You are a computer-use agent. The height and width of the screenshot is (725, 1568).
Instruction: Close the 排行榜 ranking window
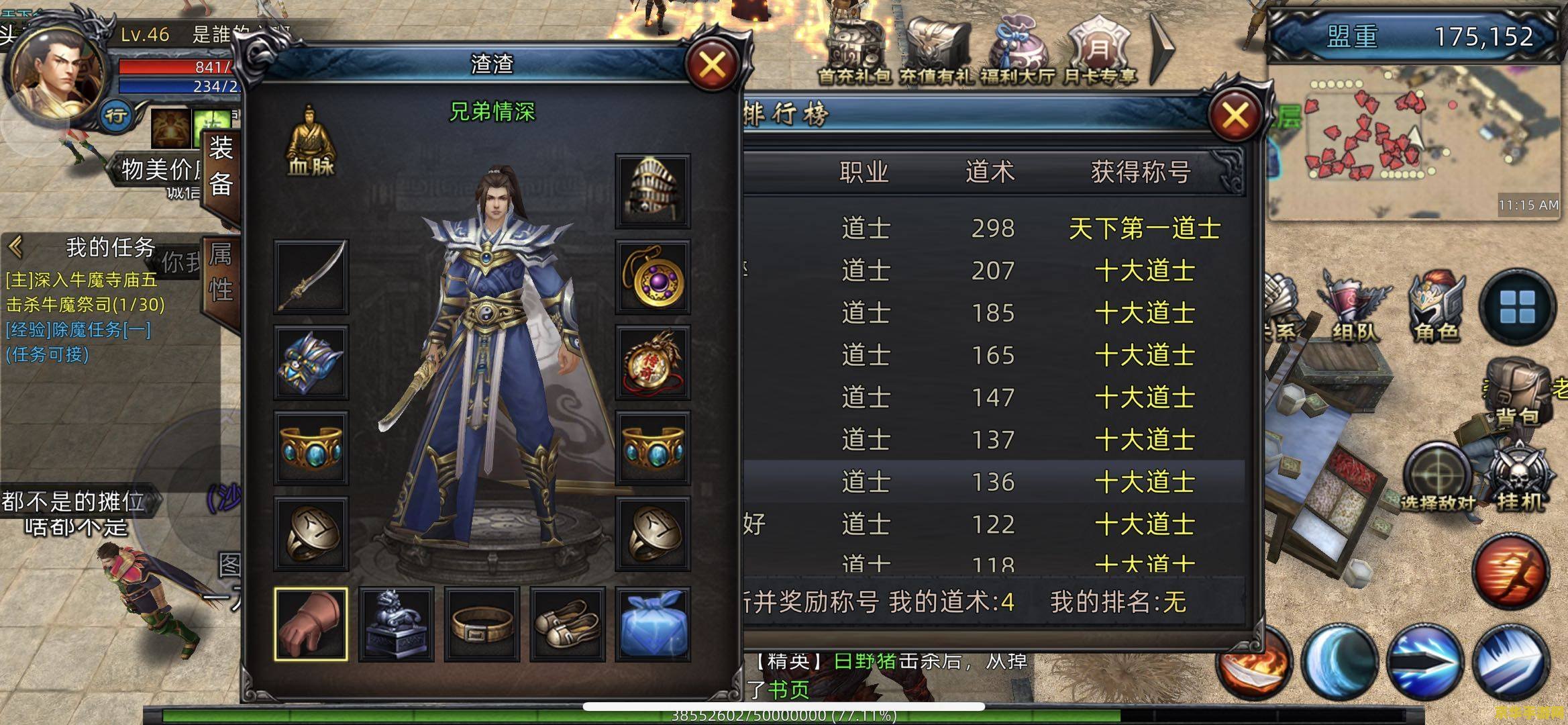click(1235, 116)
